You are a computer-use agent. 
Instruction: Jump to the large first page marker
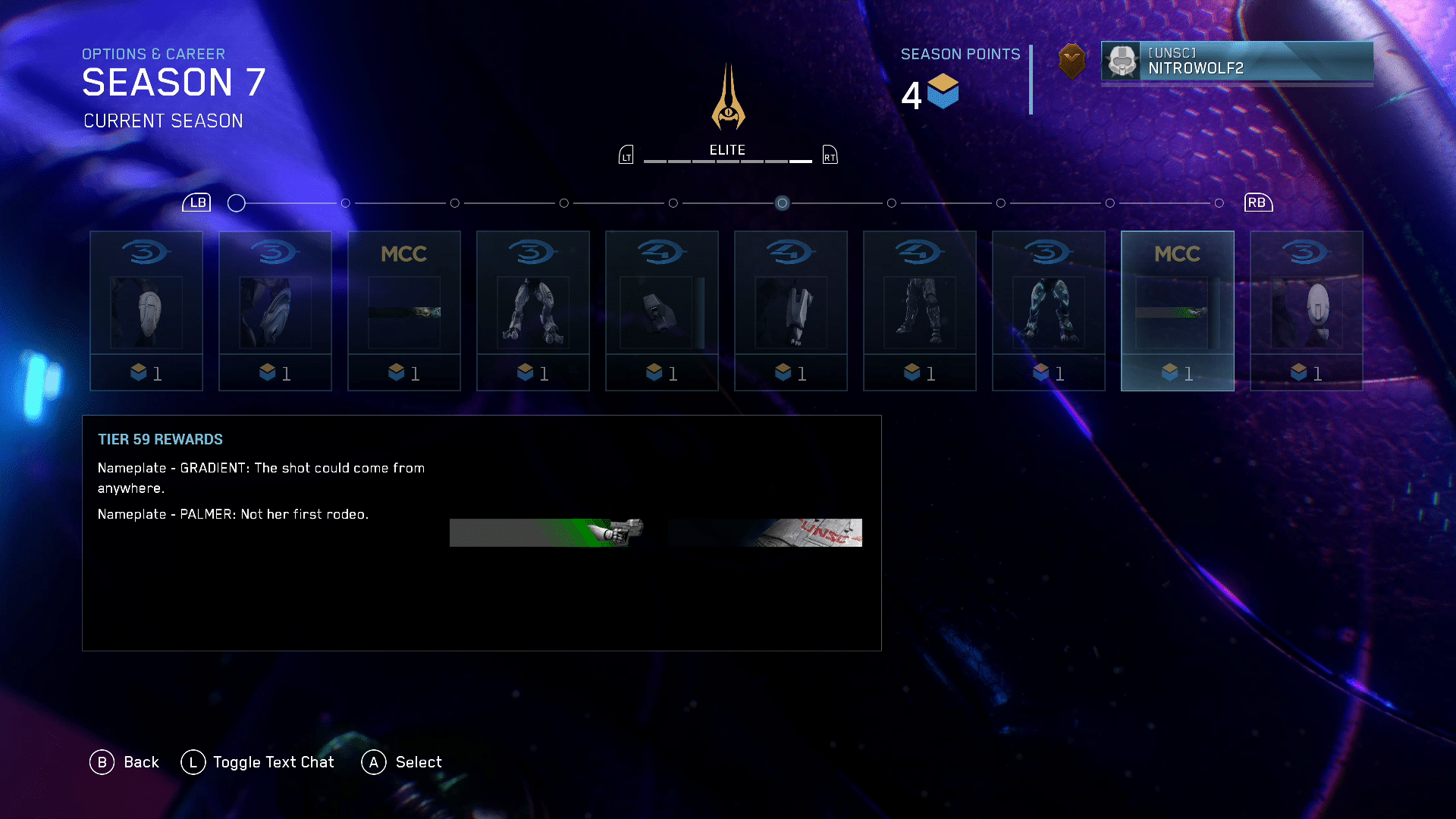point(237,203)
